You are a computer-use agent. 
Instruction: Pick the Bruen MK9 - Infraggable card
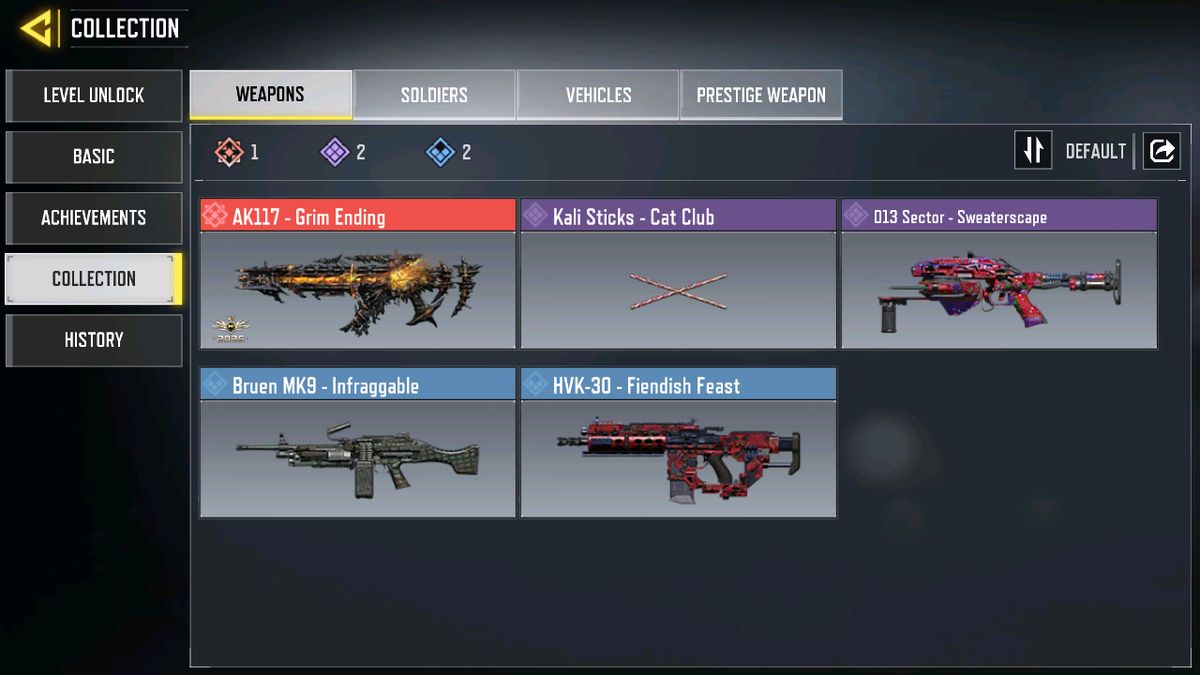(358, 442)
